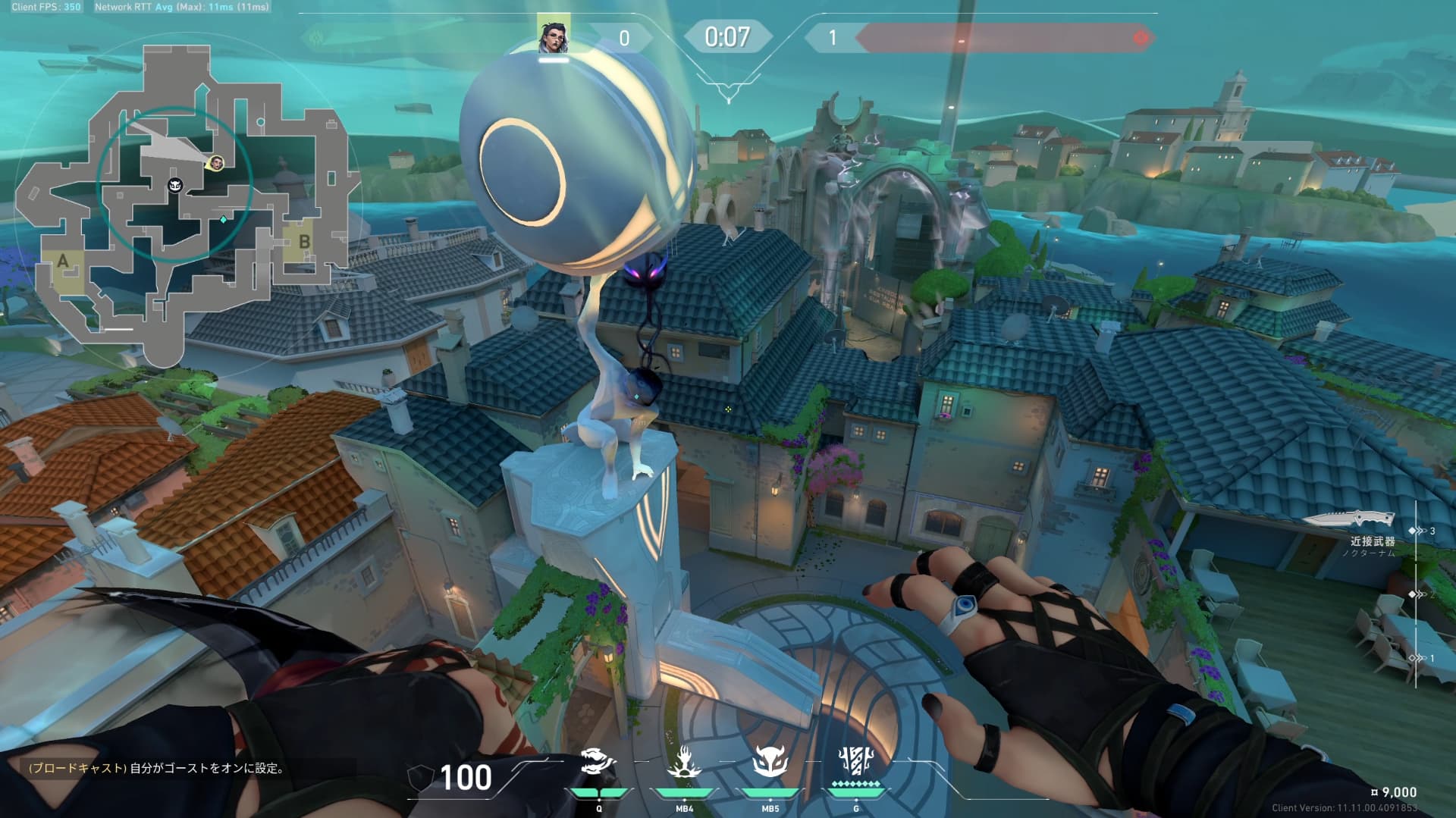
Task: Mark the B site on the minimap
Action: pos(304,243)
